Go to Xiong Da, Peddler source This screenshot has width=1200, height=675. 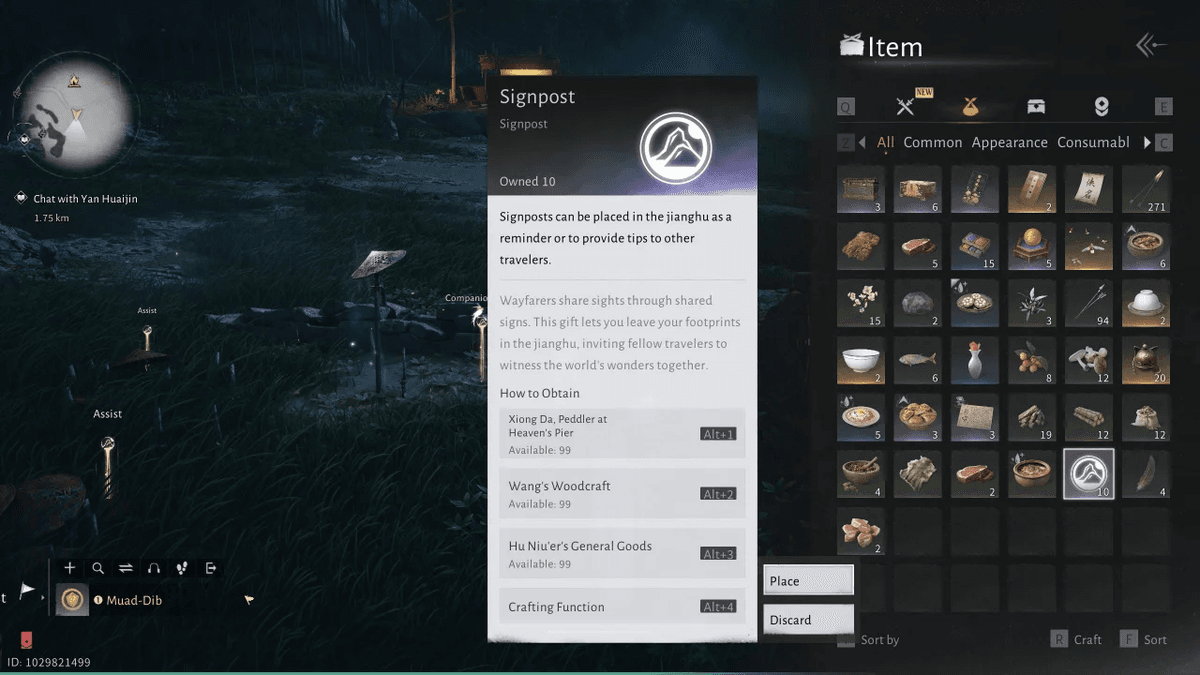tap(621, 433)
